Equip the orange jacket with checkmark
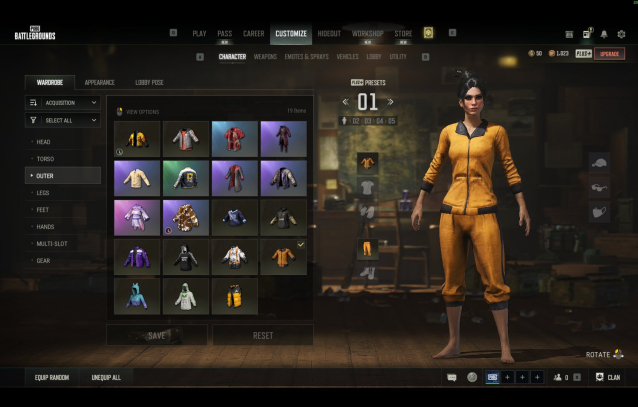Screen dimensions: 638x407 coord(283,257)
